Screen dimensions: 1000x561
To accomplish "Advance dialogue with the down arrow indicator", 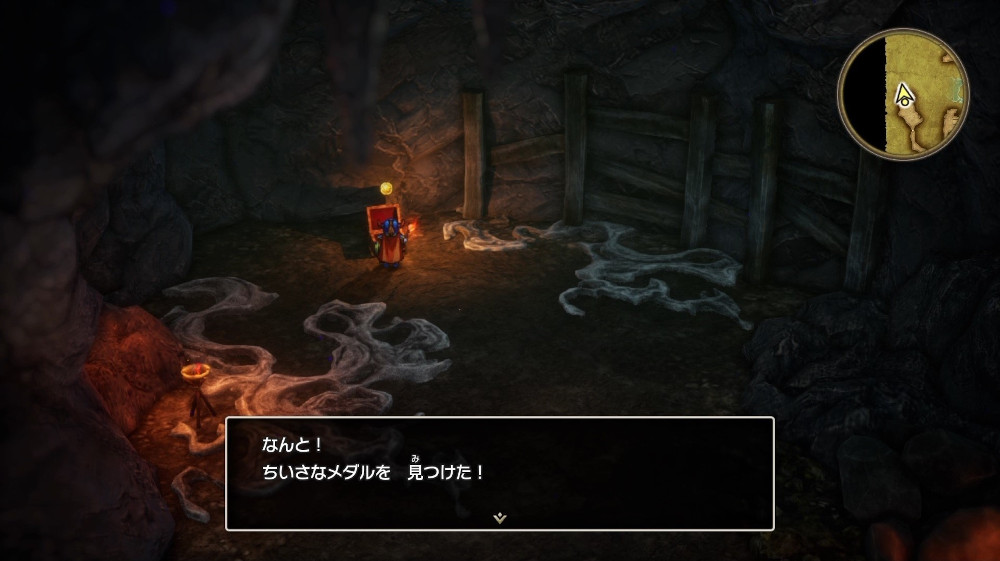I will point(499,517).
